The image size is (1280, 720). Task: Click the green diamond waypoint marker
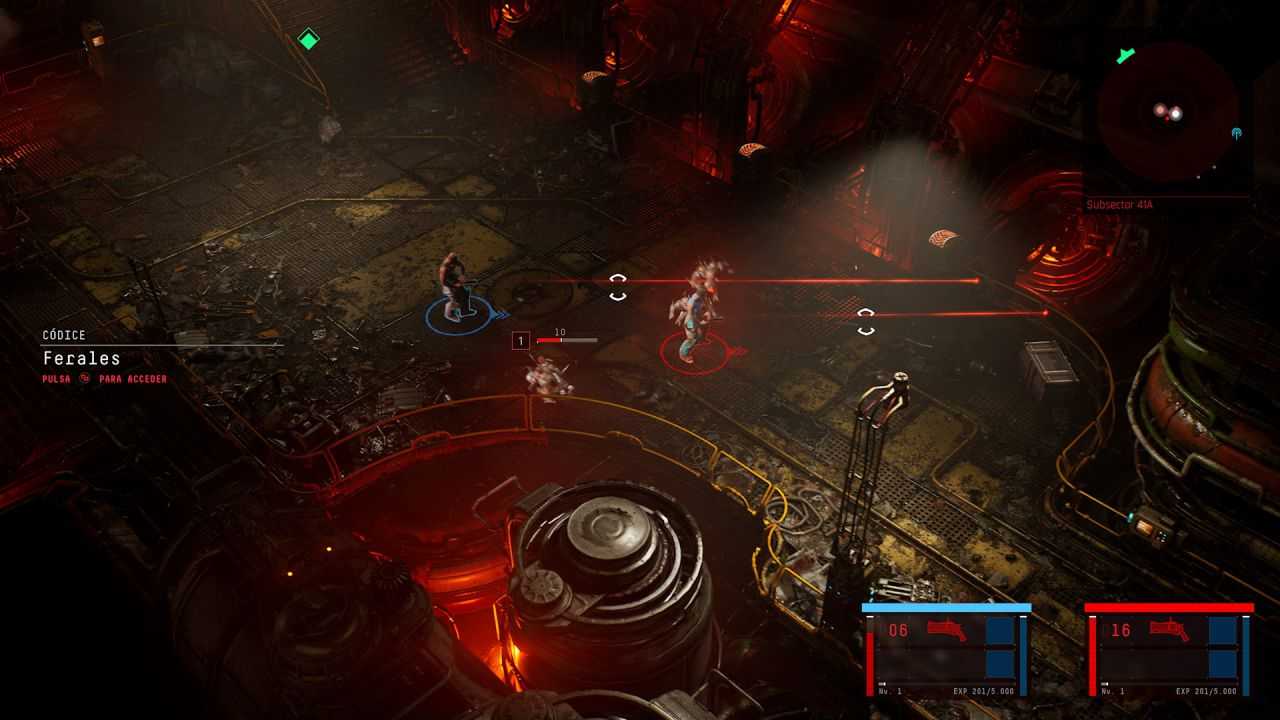307,40
